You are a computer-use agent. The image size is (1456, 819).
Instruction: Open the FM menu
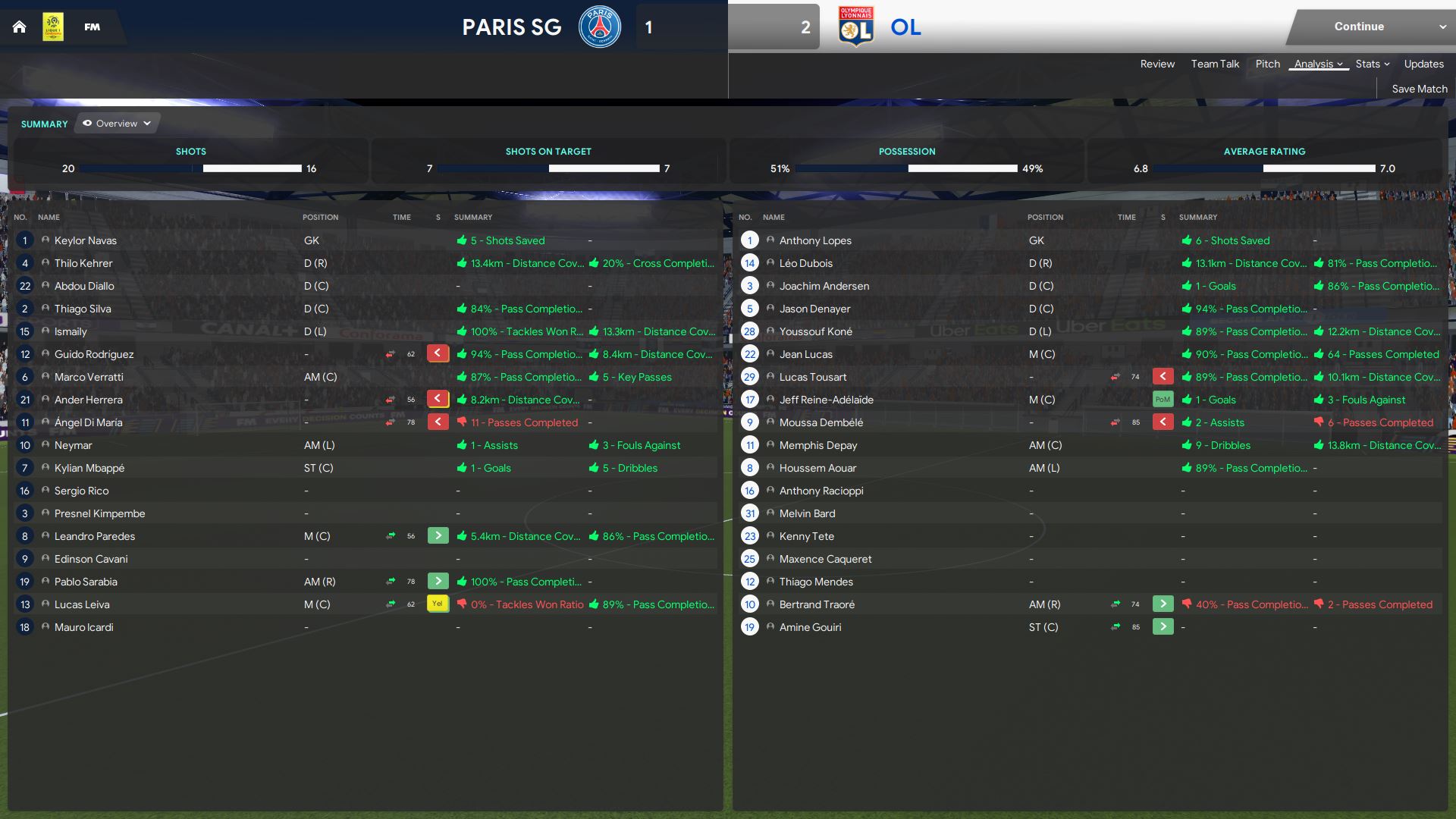tap(92, 27)
